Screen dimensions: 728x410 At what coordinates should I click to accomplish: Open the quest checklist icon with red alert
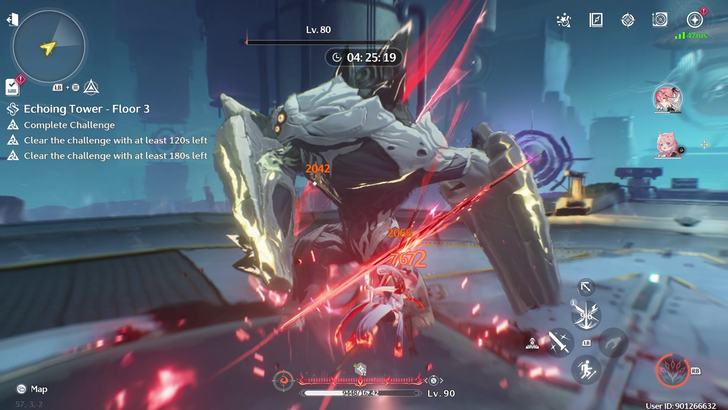(12, 86)
